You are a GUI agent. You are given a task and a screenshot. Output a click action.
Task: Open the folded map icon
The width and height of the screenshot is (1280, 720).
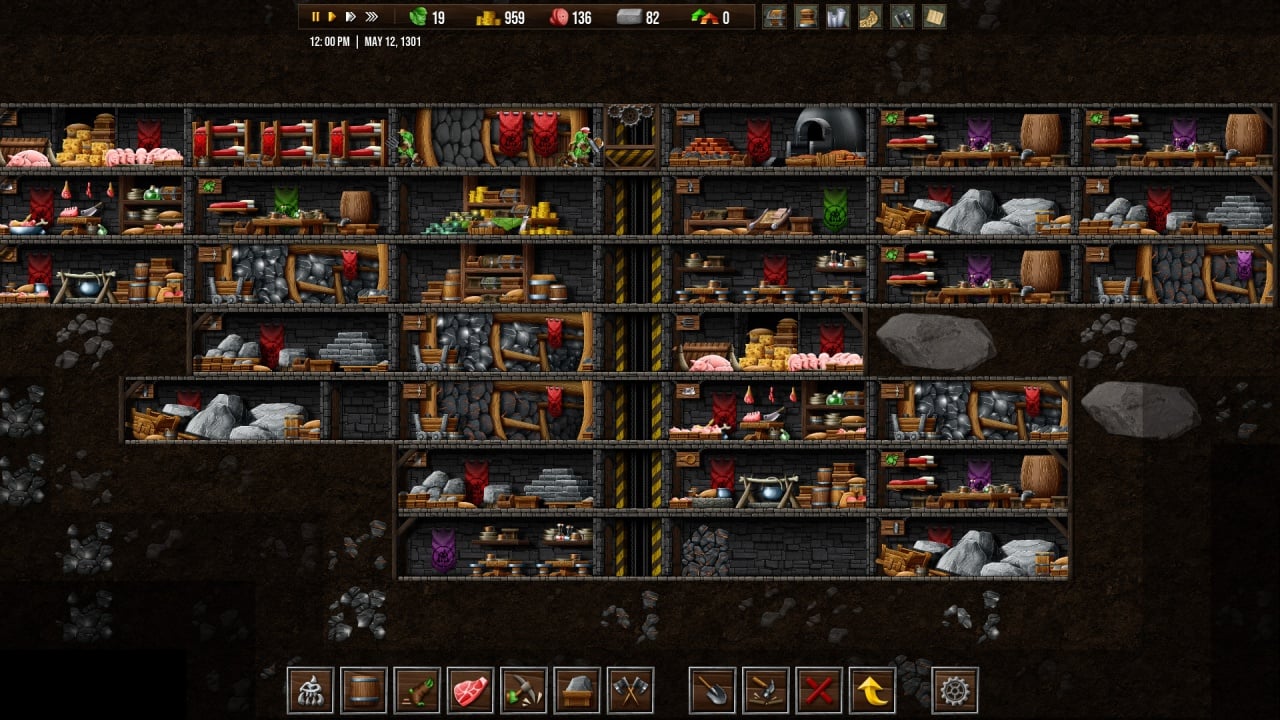(x=838, y=17)
